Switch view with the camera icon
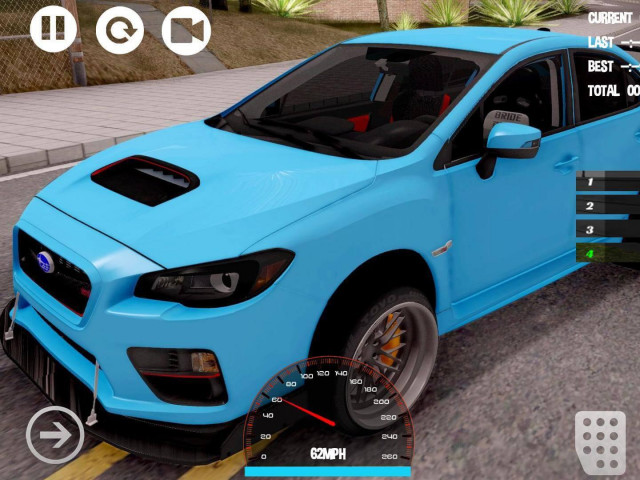640x480 pixels. [x=186, y=30]
